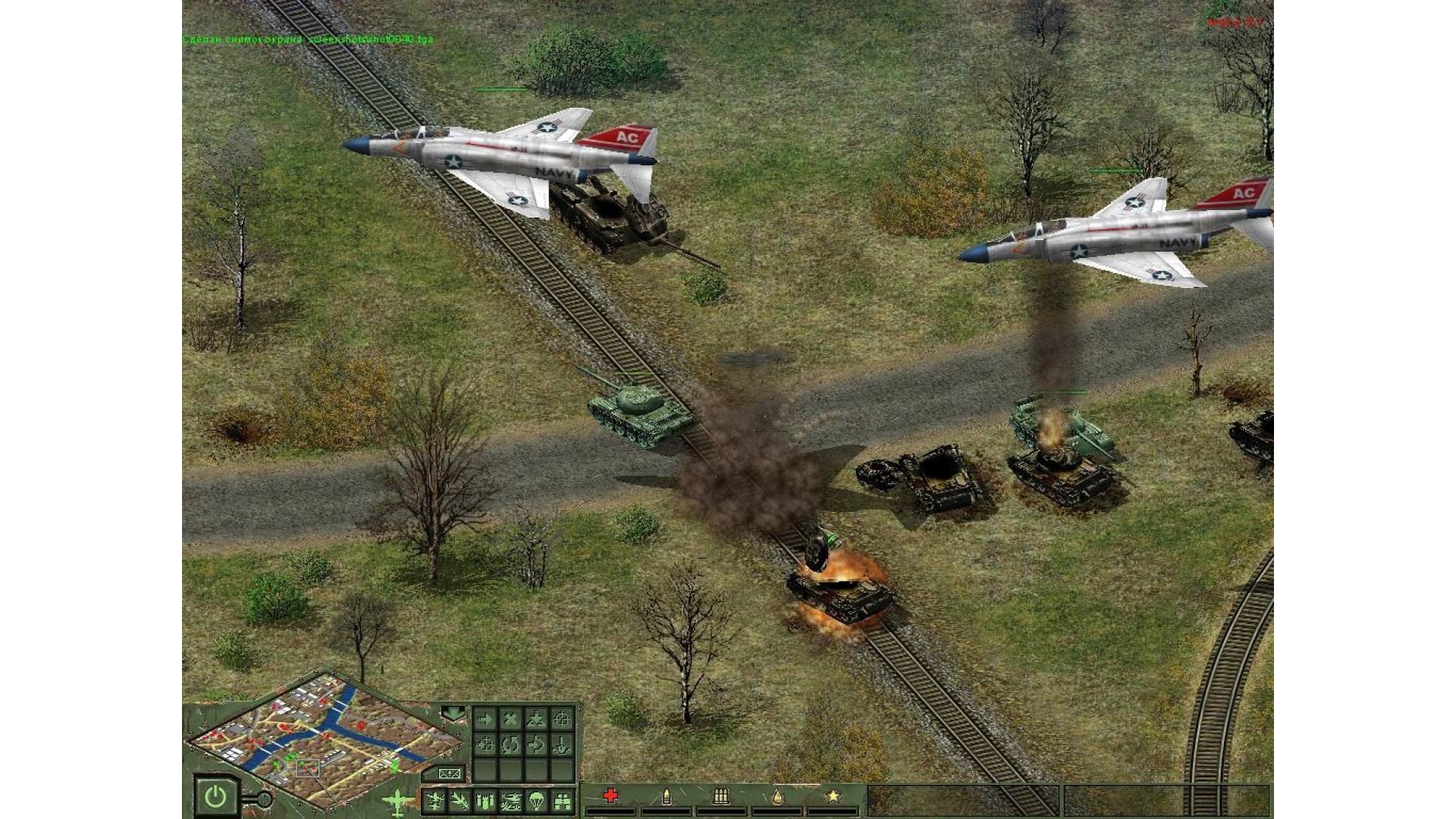
Task: Choose the star-arrow aggressive move command
Action: click(x=536, y=719)
